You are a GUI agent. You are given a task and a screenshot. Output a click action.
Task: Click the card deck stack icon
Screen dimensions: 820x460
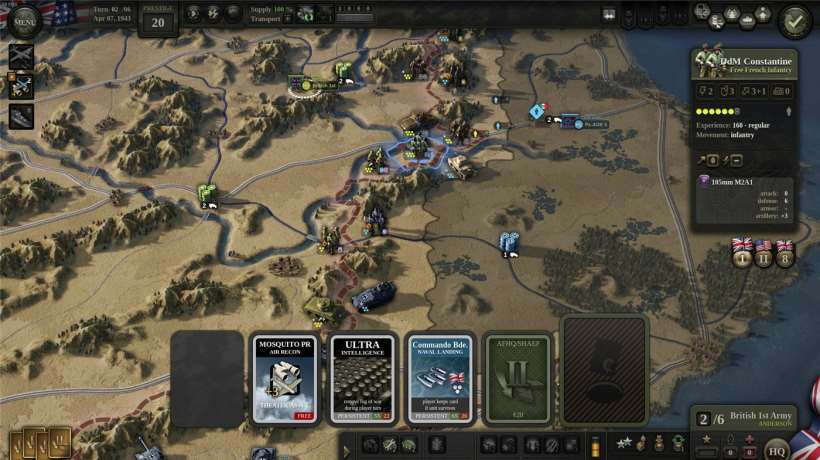[40, 440]
